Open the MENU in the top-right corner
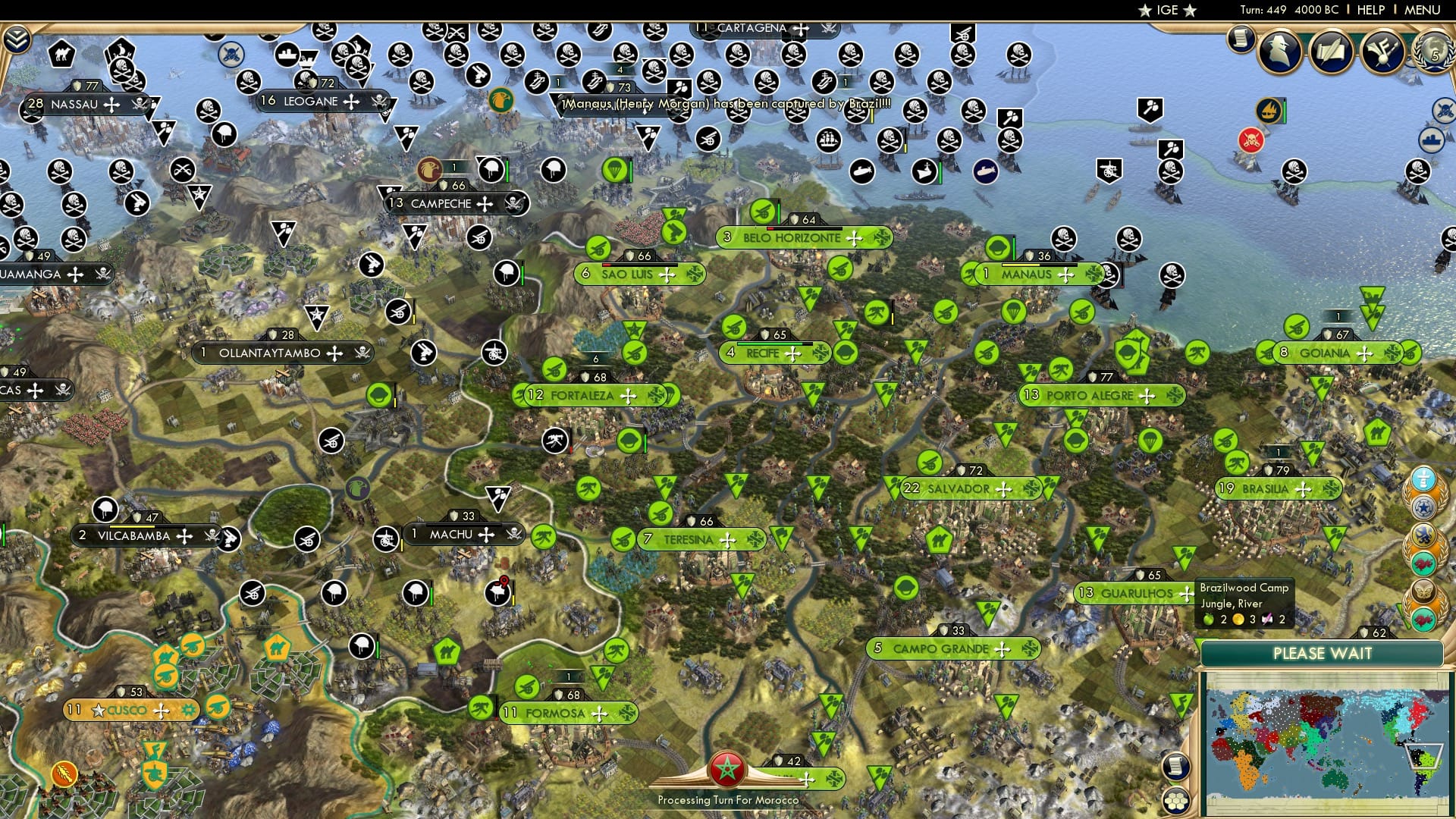Screen dimensions: 1456x819 click(x=1423, y=10)
